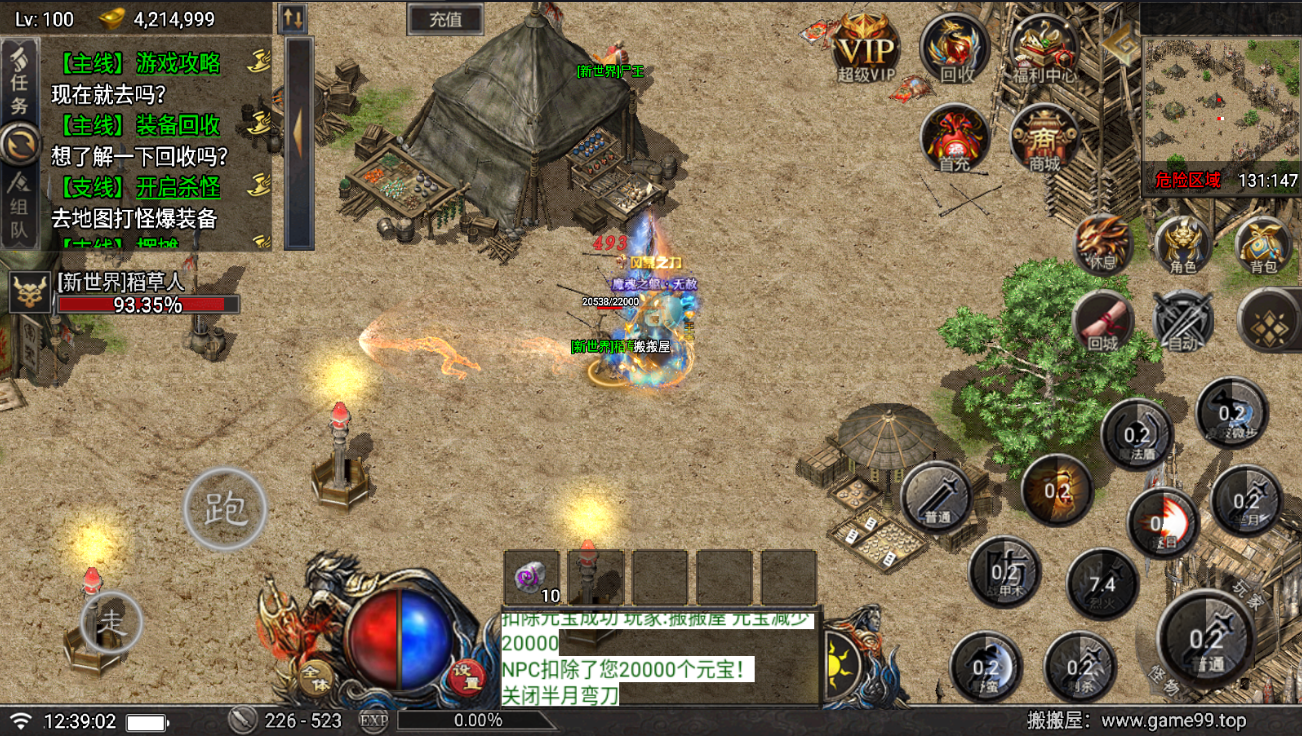Activate the 回城 return-to-town scroll

[1103, 321]
